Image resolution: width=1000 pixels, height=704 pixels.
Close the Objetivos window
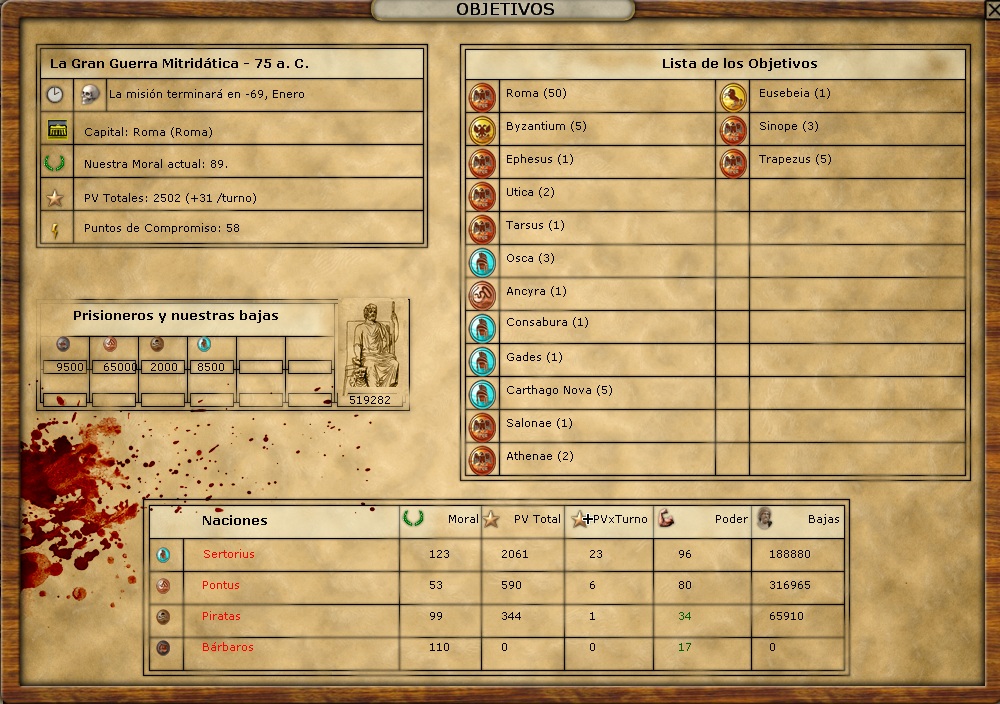pyautogui.click(x=992, y=10)
